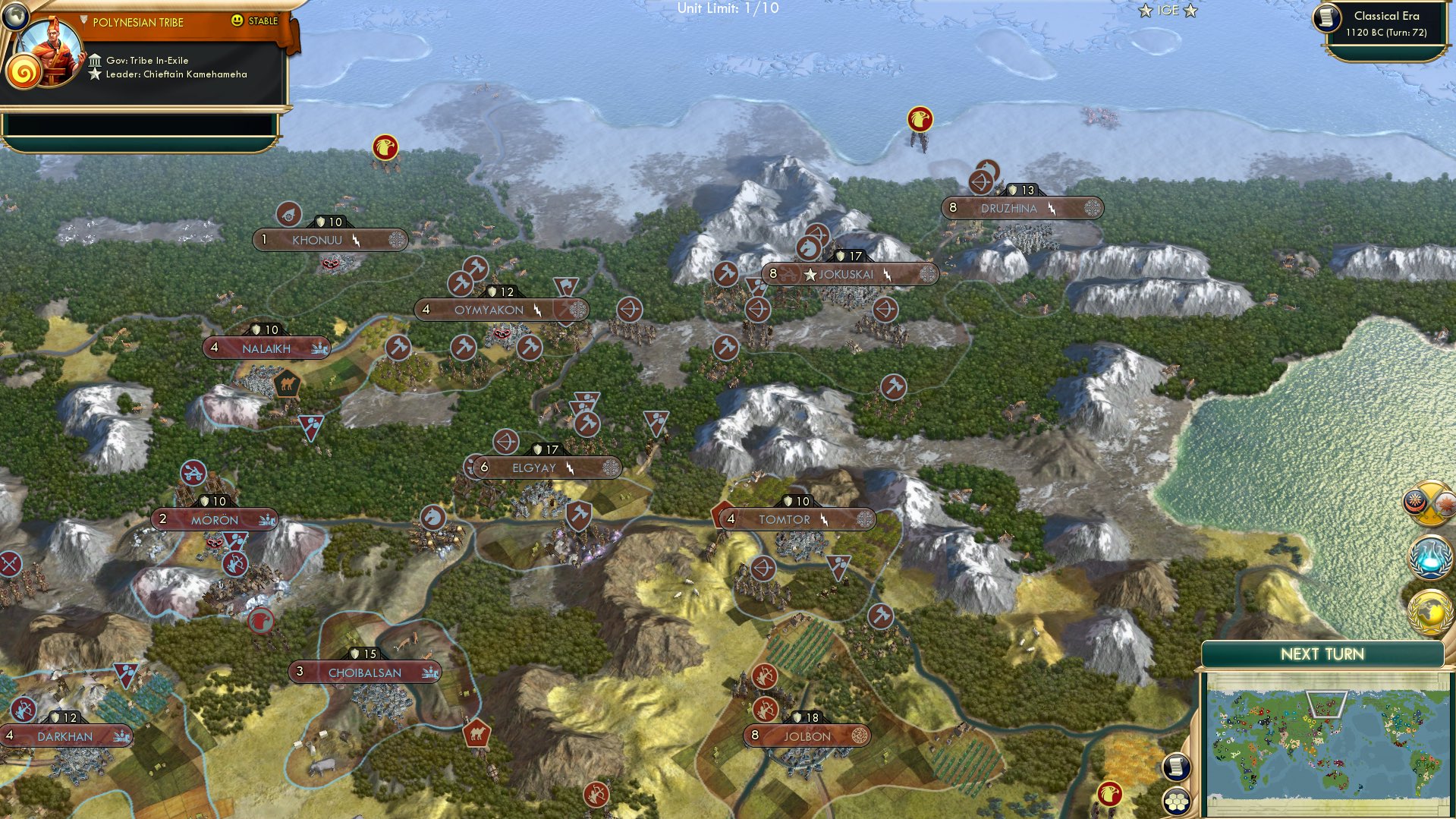
Task: Open the city screen for Jolbon
Action: 809,735
